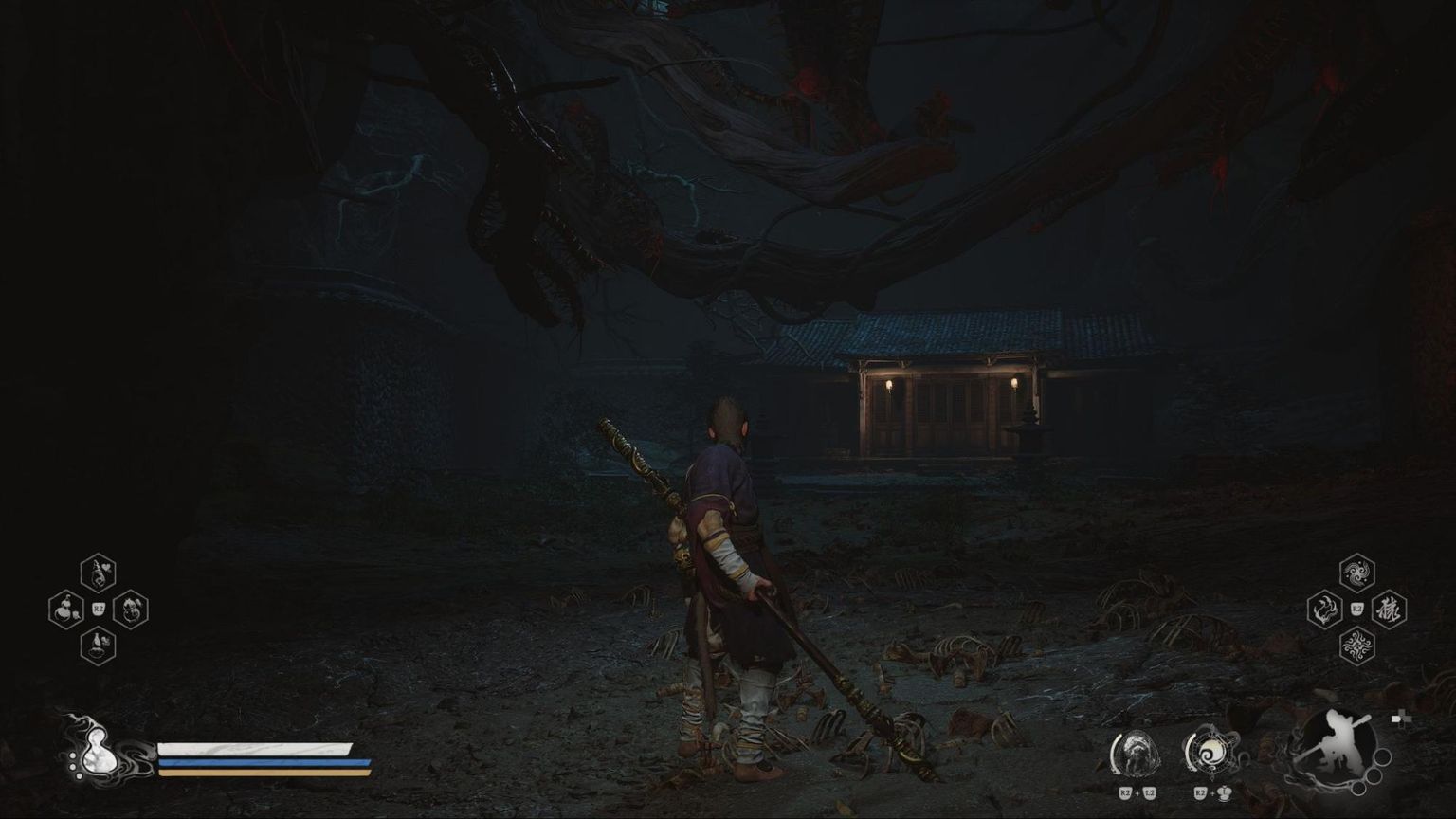
Task: Select the claw-mark spell hex on the left
Action: click(x=1324, y=610)
